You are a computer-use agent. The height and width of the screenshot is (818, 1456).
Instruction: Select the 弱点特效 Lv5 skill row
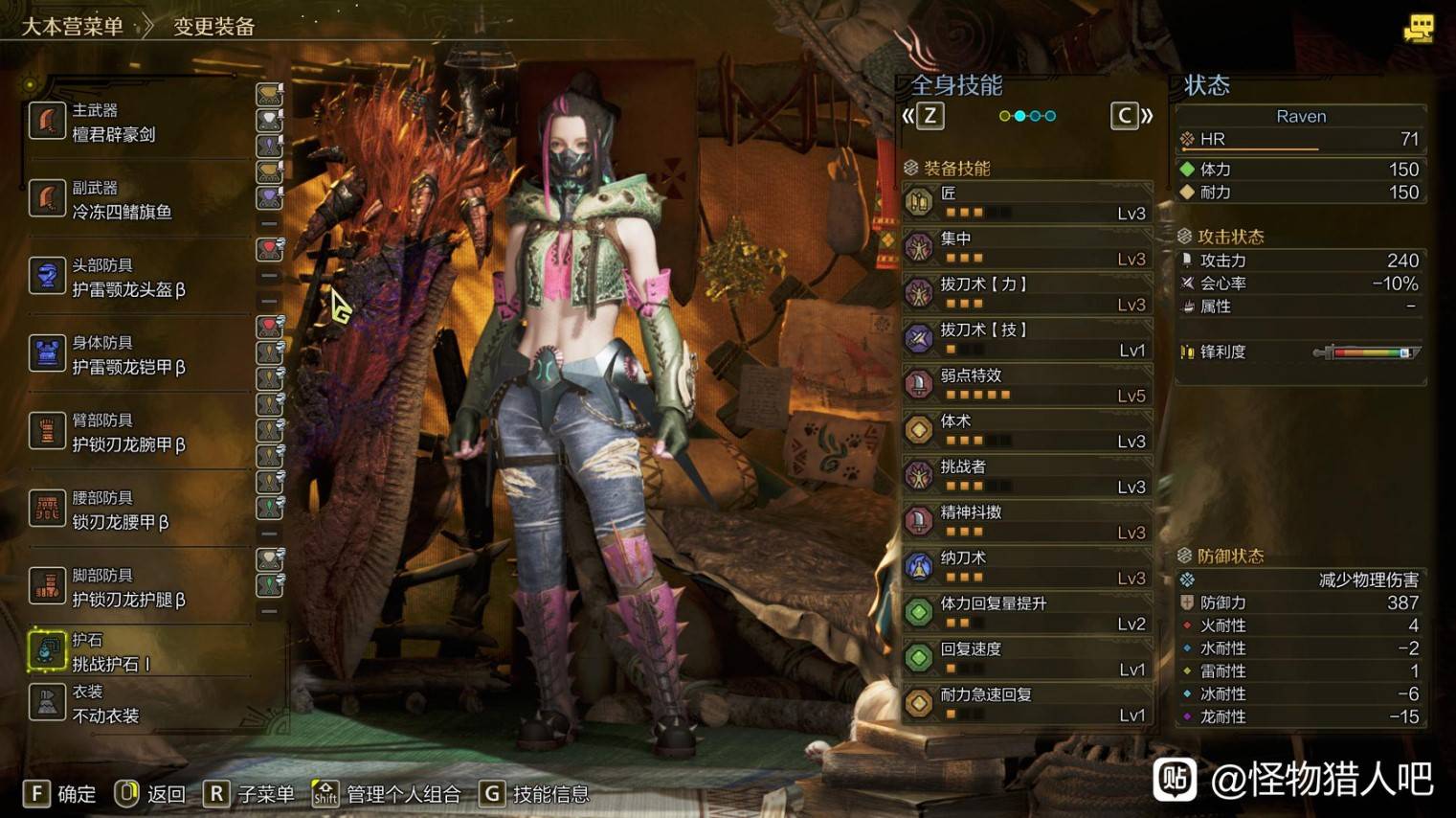tap(1026, 385)
